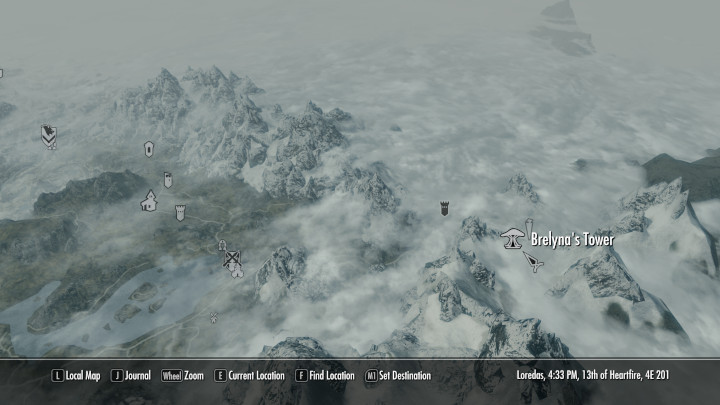
Task: Select the Brelyna's Tower mushroom marker
Action: point(513,238)
